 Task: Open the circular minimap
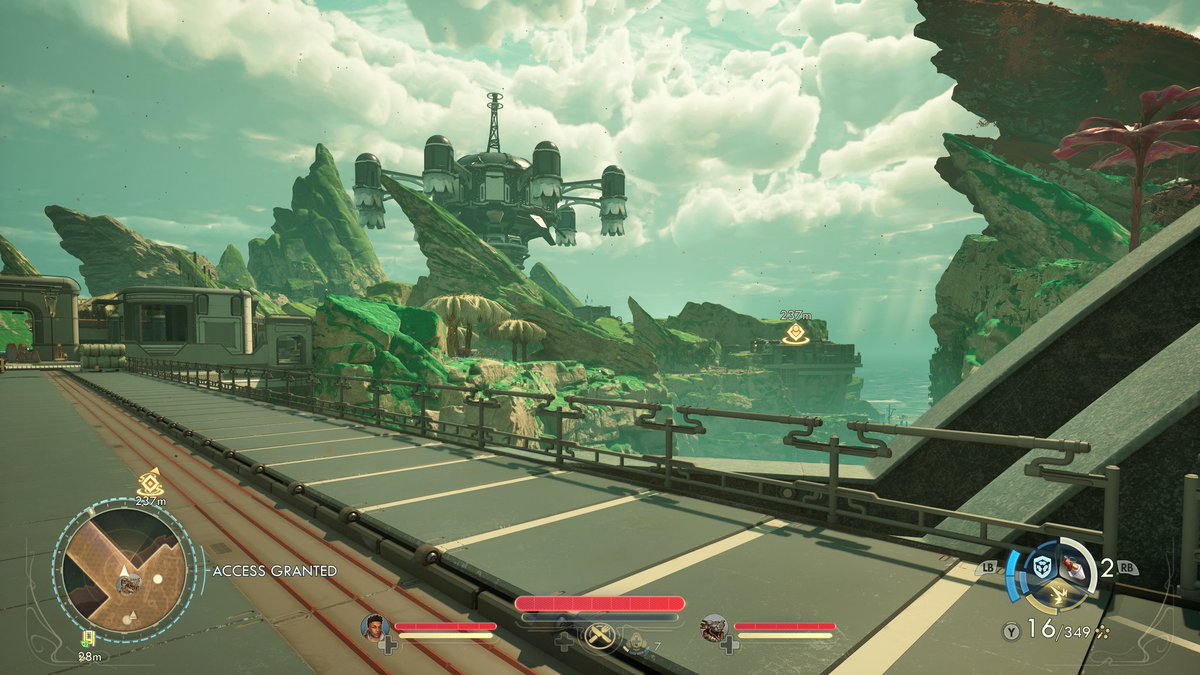tap(124, 570)
